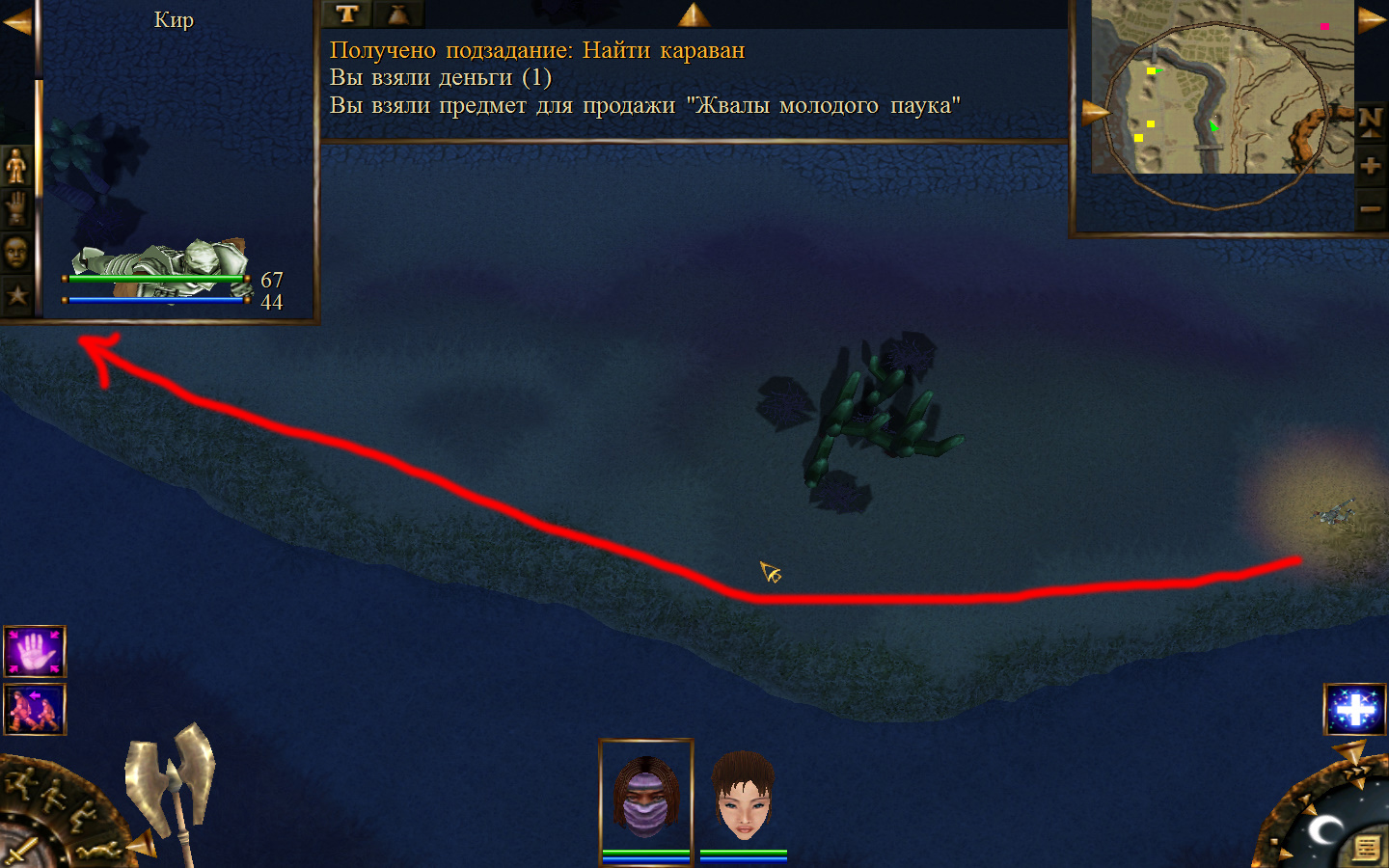1389x868 pixels.
Task: Switch to the hand tab on the left panel
Action: pyautogui.click(x=16, y=208)
